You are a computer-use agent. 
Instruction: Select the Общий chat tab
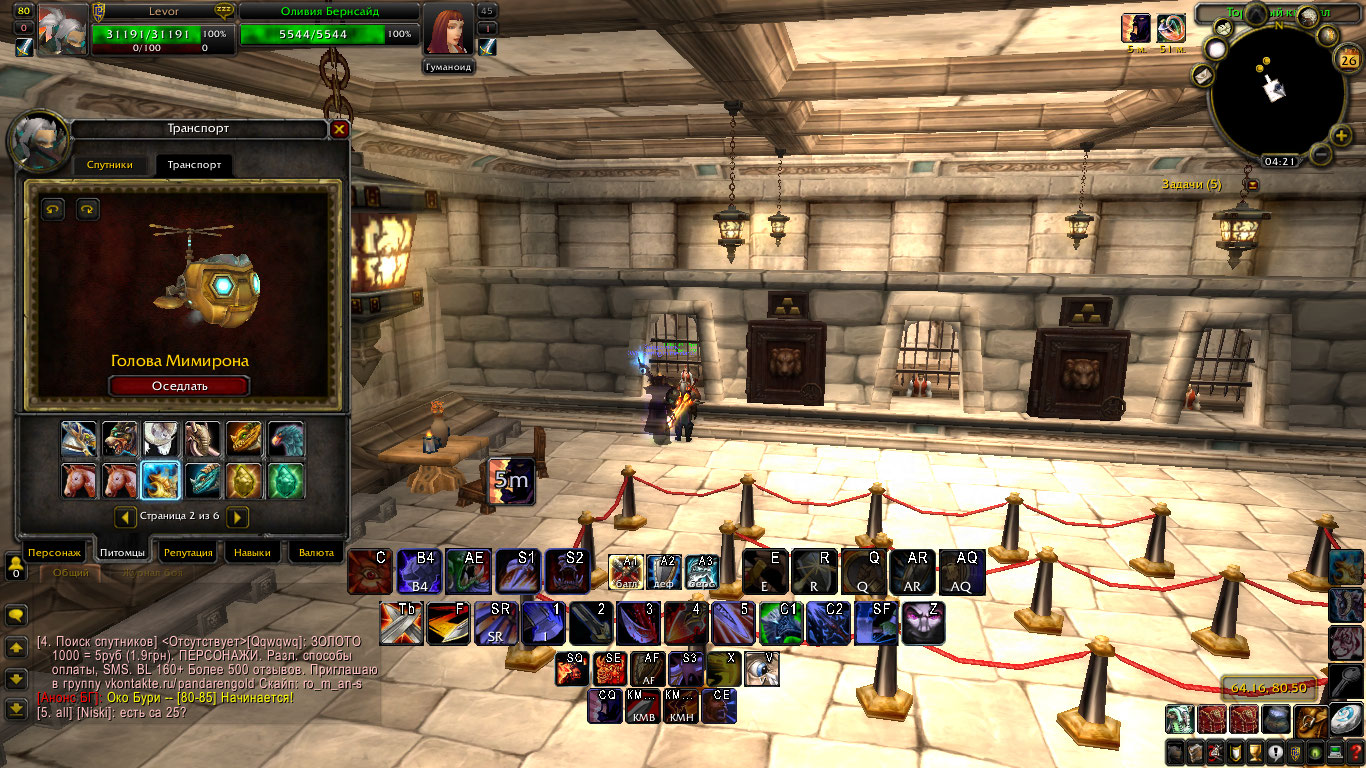70,573
